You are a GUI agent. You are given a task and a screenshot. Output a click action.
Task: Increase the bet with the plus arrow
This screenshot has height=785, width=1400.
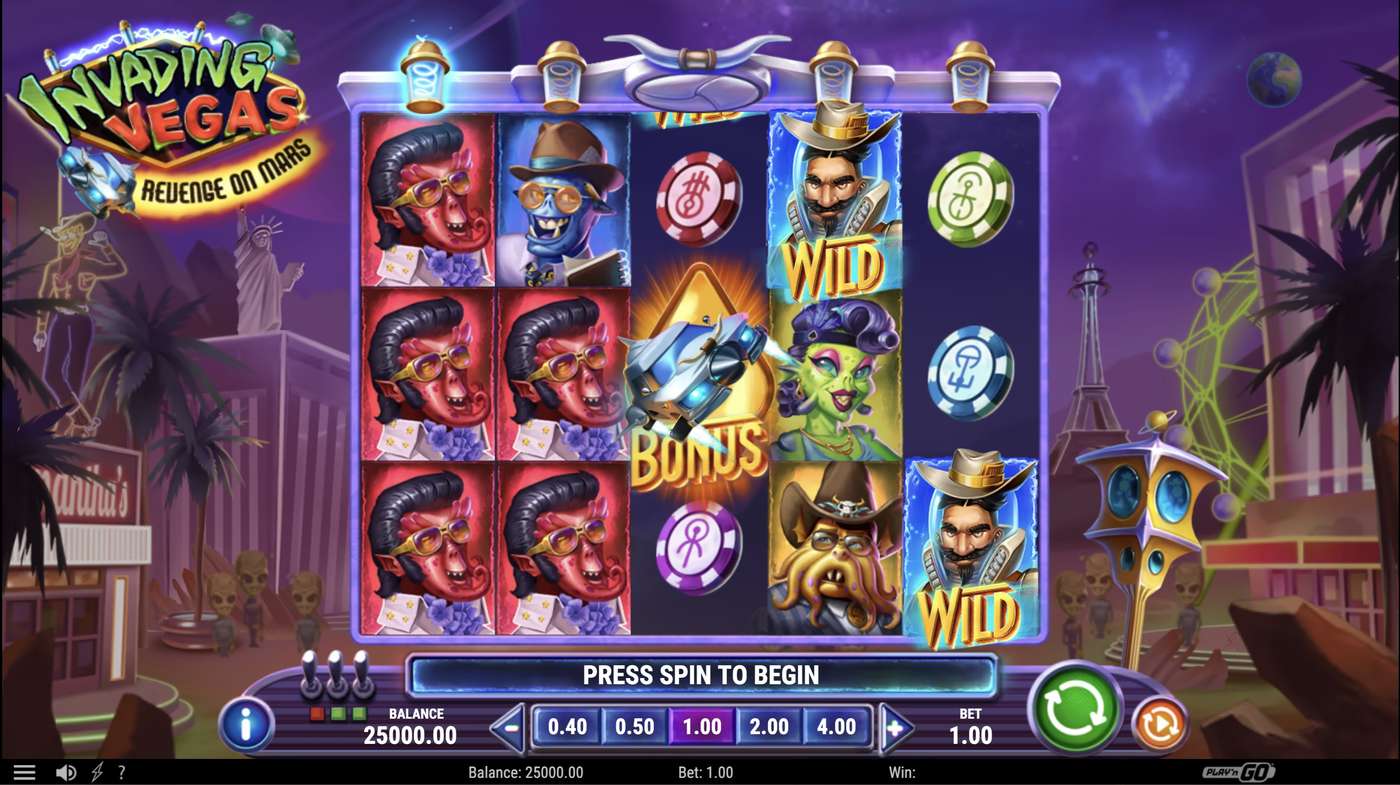click(891, 727)
